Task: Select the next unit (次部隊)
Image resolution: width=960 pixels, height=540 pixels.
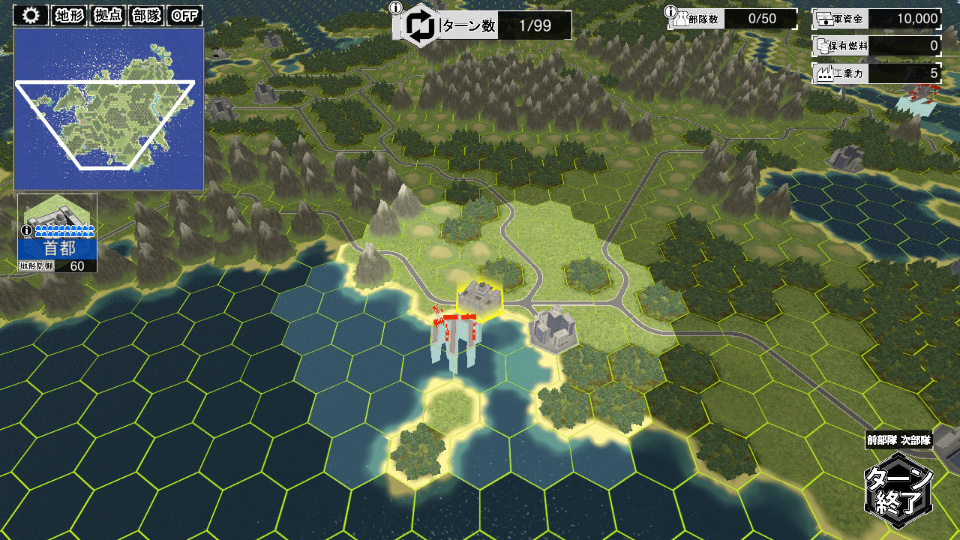Action: click(916, 440)
